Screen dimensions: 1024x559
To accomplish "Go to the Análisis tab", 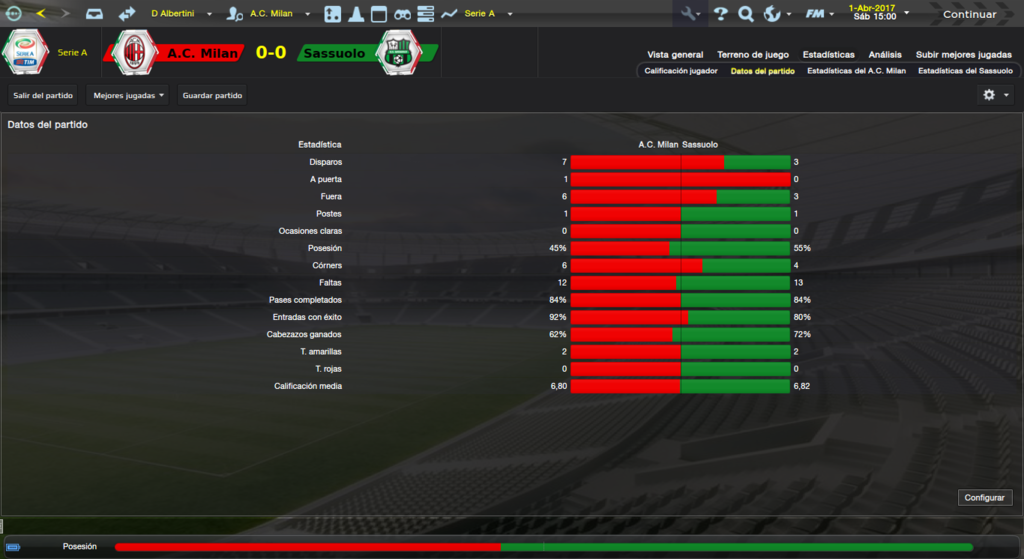I will click(885, 55).
